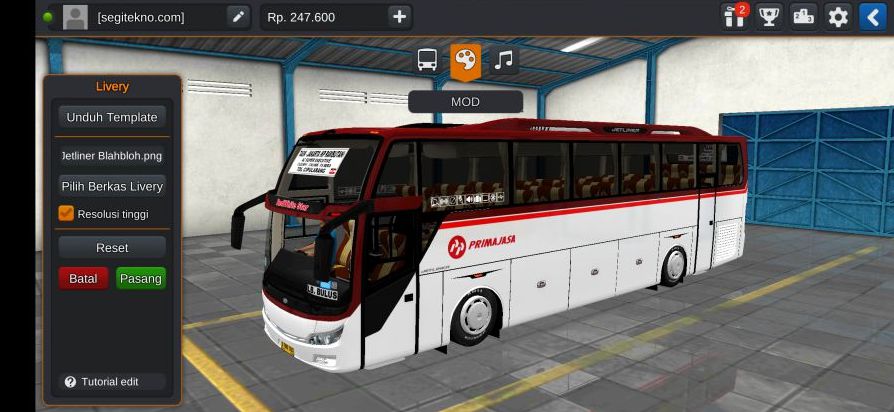Reset the livery

pos(112,247)
